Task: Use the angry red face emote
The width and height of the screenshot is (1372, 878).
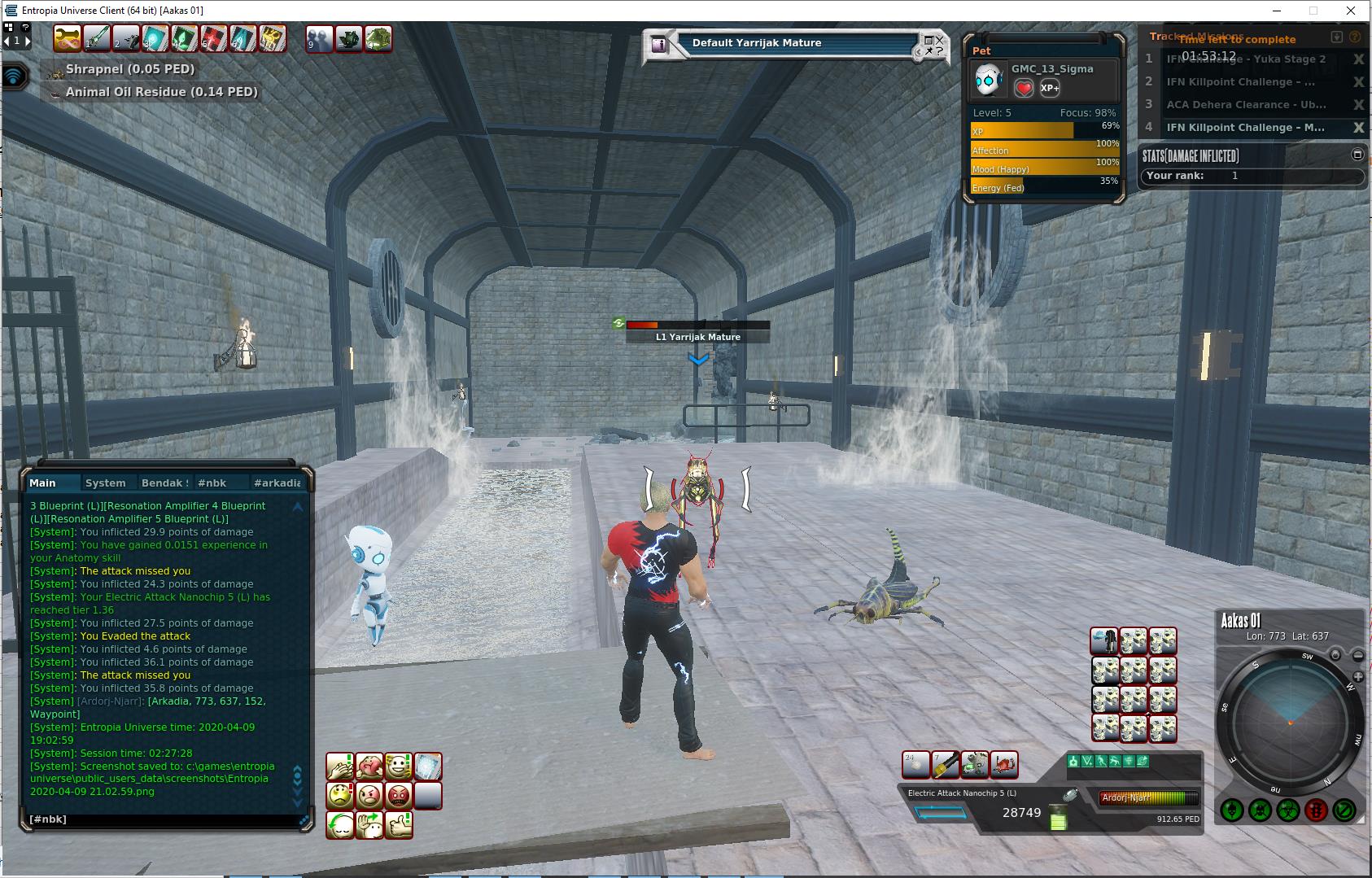Action: click(x=399, y=795)
